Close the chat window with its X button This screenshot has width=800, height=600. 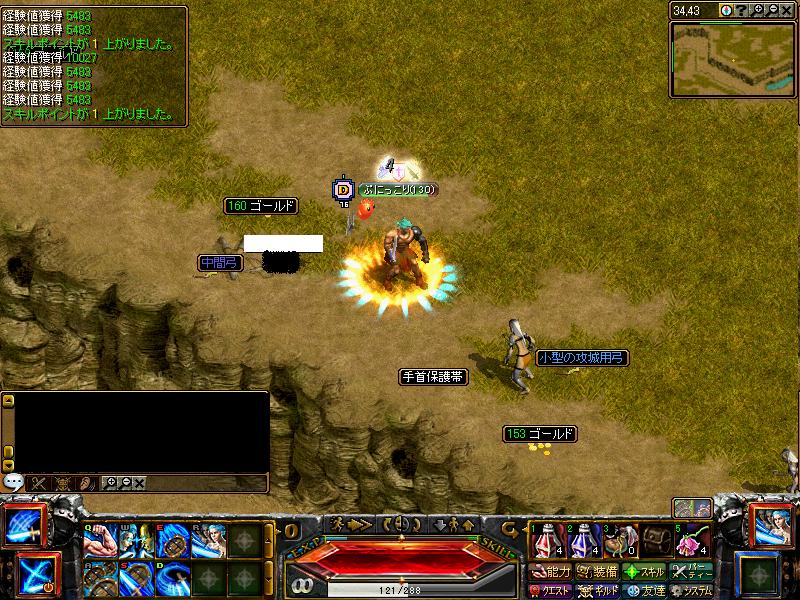pos(139,483)
